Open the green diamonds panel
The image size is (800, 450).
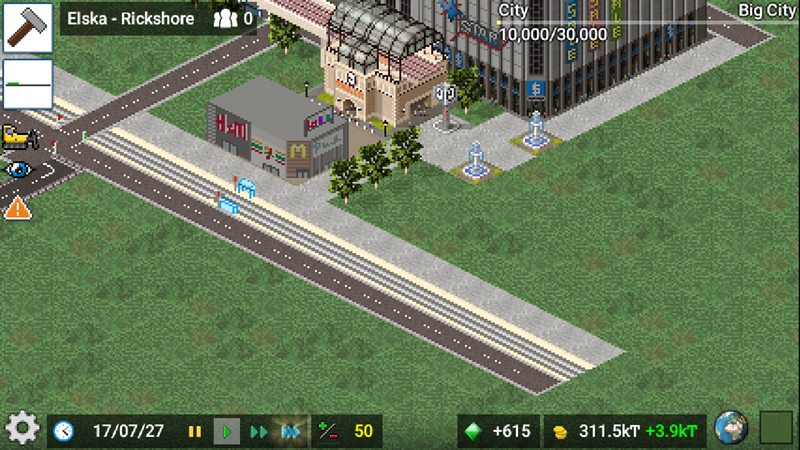tap(499, 431)
